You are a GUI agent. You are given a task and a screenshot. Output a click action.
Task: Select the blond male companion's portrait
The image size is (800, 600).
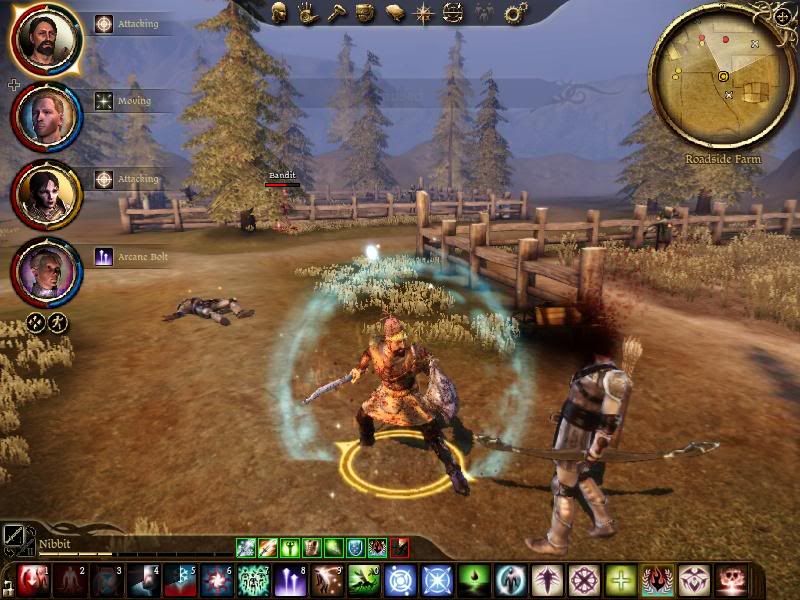tap(46, 114)
